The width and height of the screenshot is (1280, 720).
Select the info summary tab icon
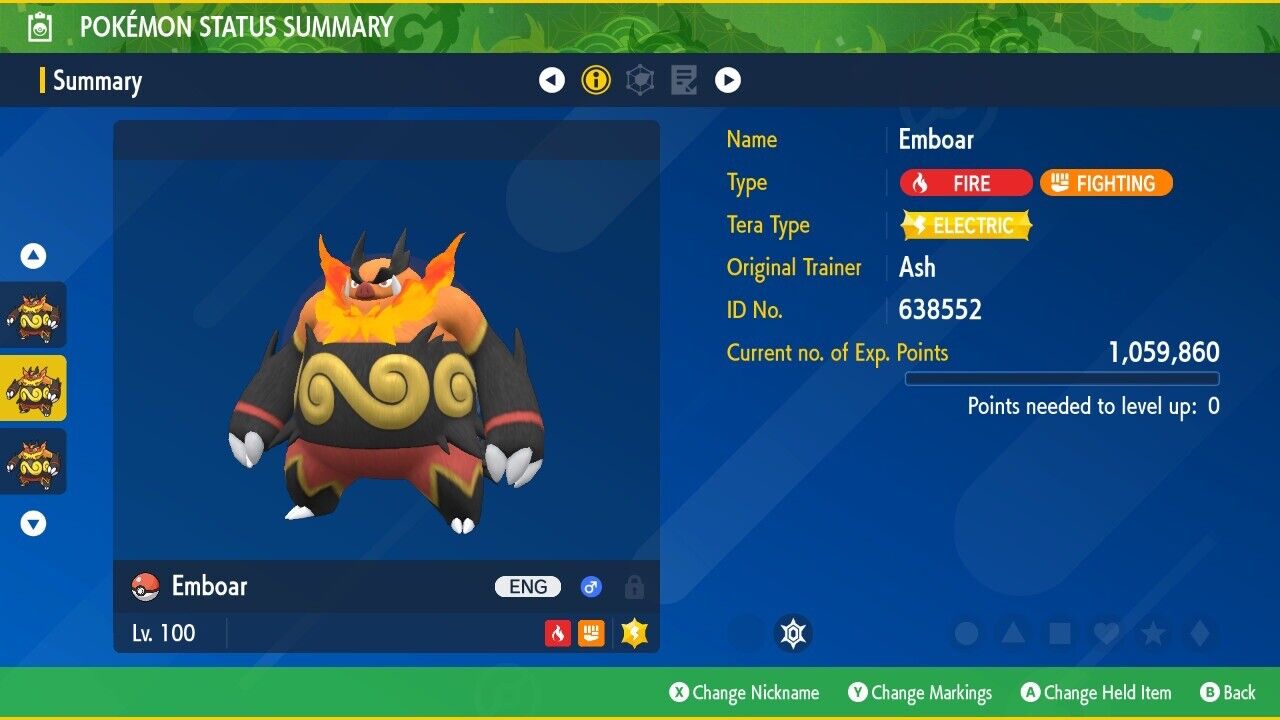point(596,80)
